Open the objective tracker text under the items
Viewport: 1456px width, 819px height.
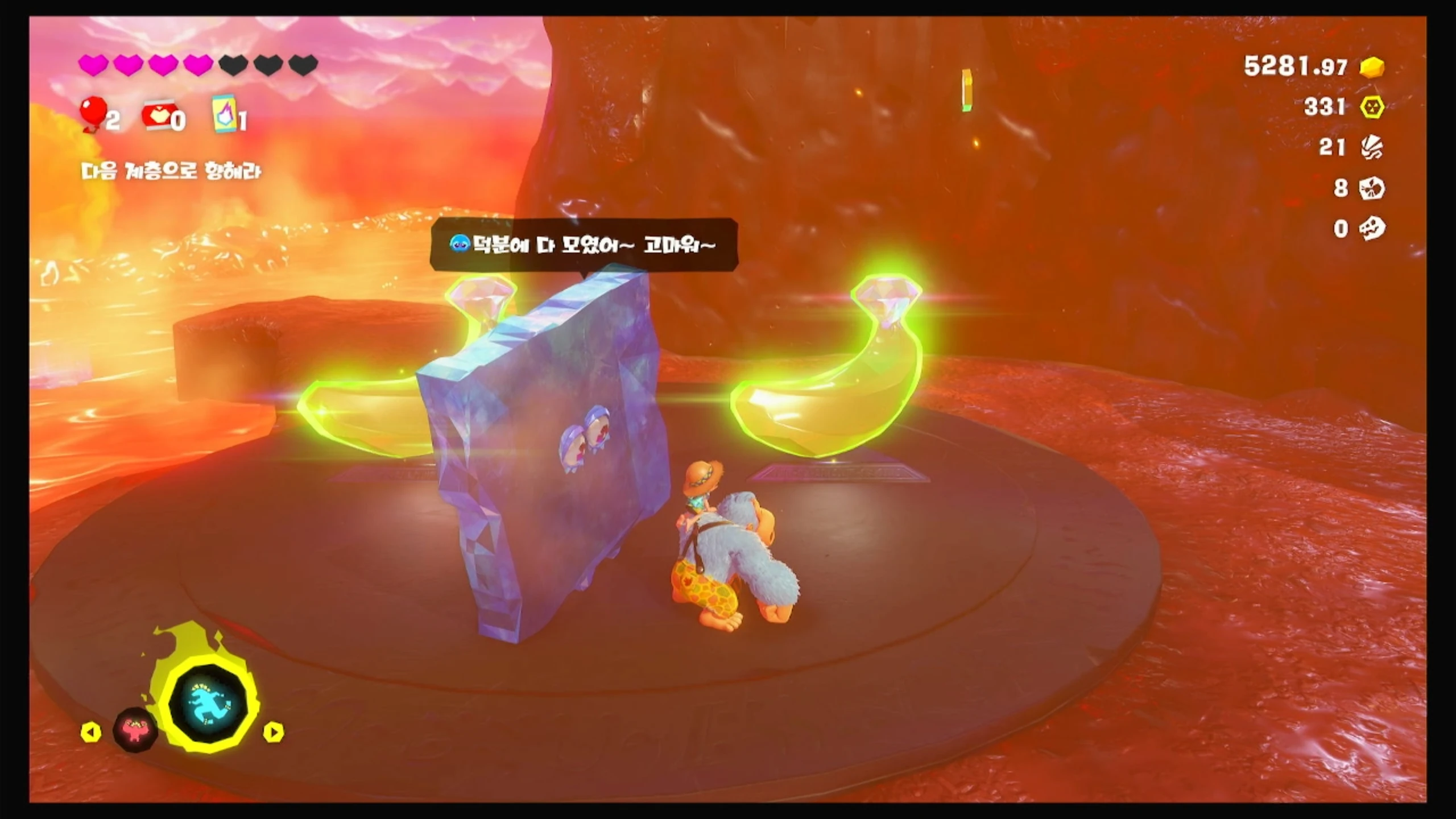(171, 171)
